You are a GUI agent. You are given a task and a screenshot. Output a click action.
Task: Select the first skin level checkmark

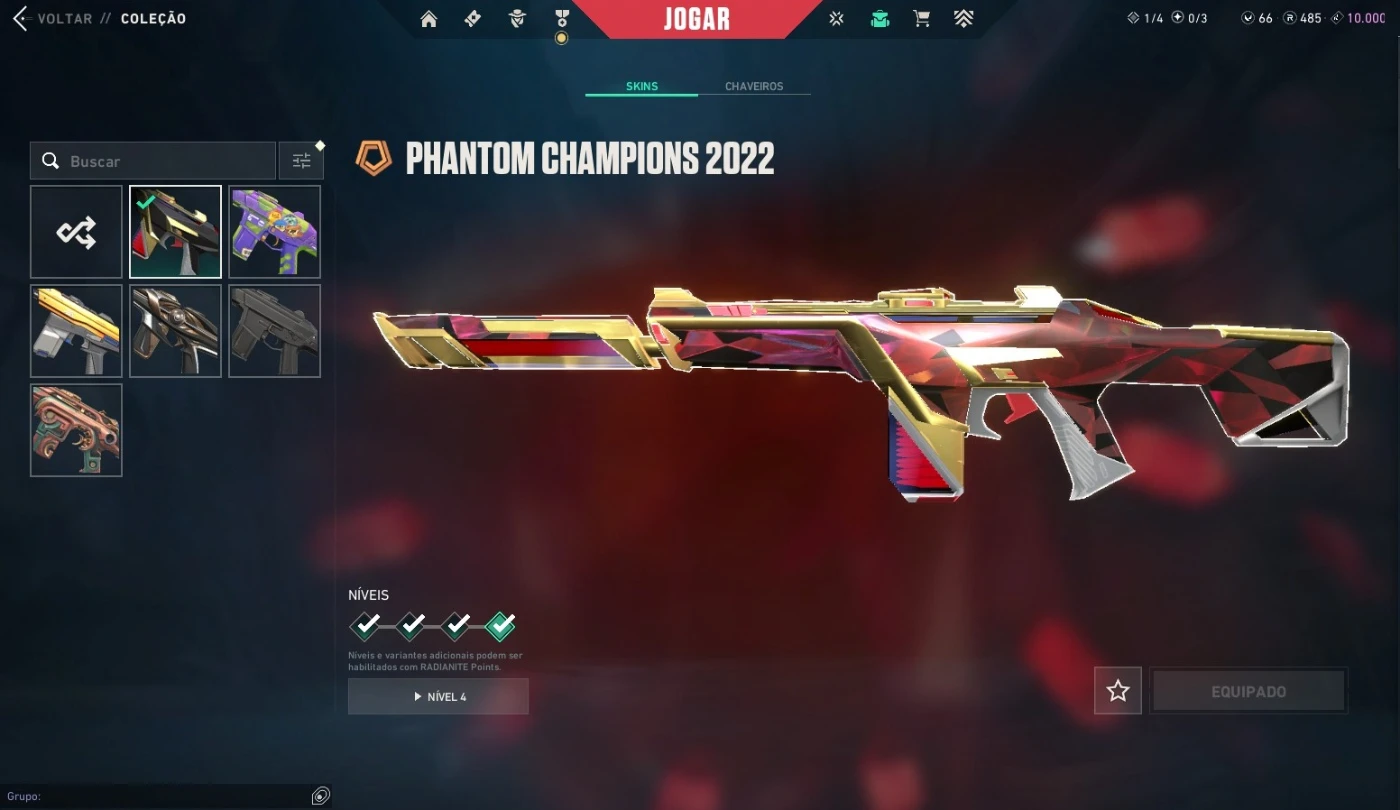click(365, 626)
